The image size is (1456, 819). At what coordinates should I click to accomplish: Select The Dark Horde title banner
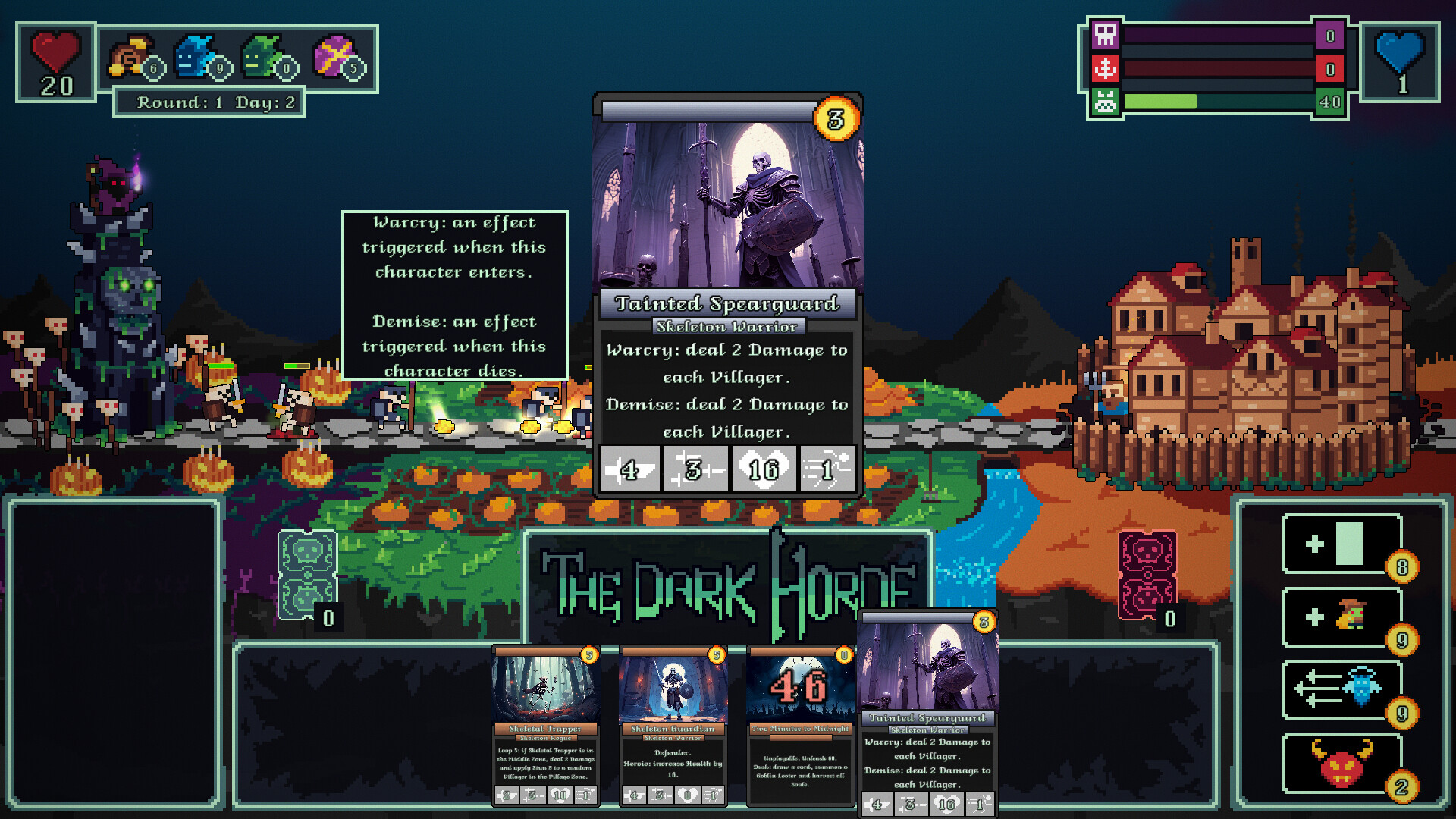click(726, 588)
